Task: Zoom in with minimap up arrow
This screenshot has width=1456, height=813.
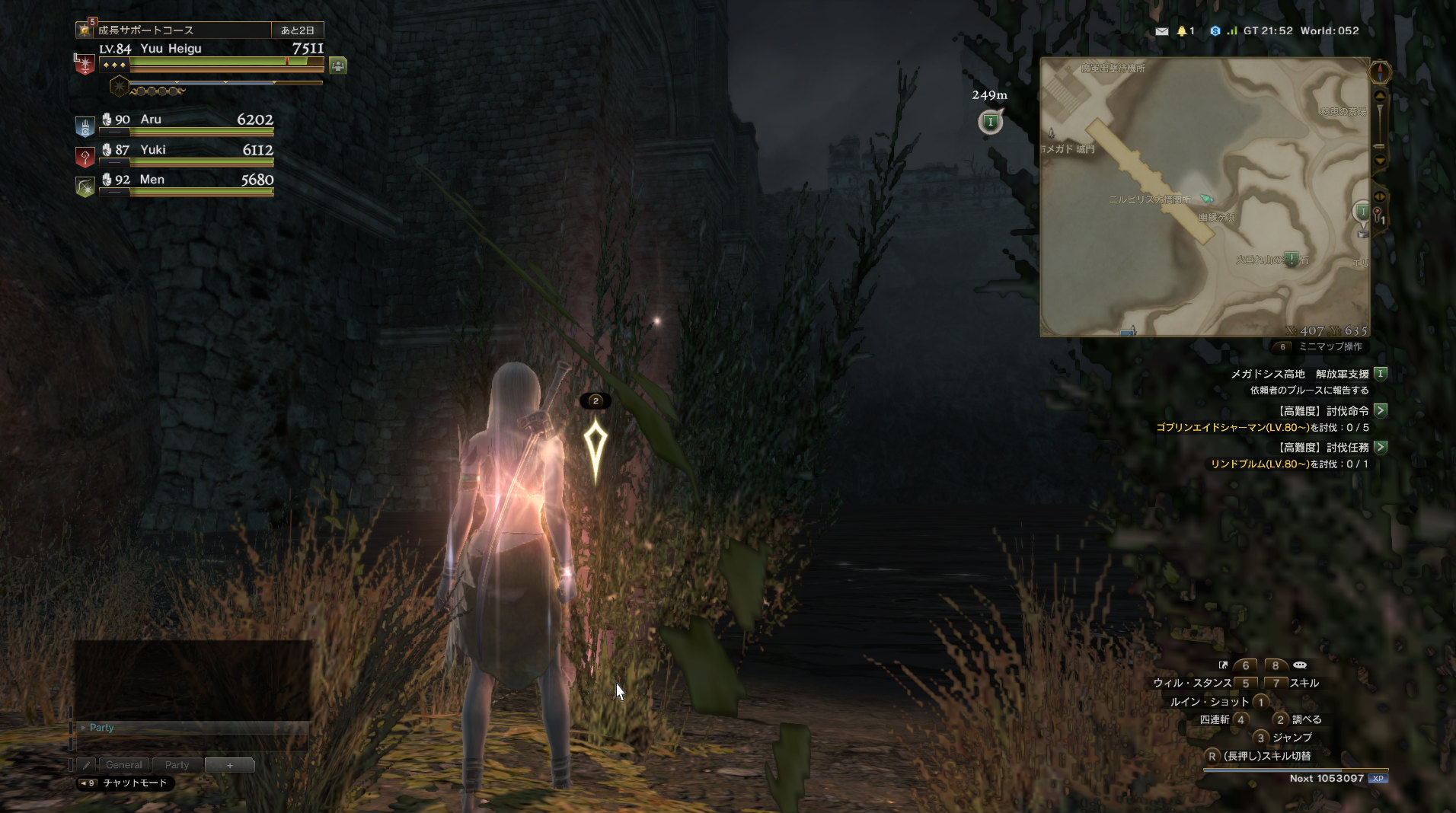Action: [1380, 96]
